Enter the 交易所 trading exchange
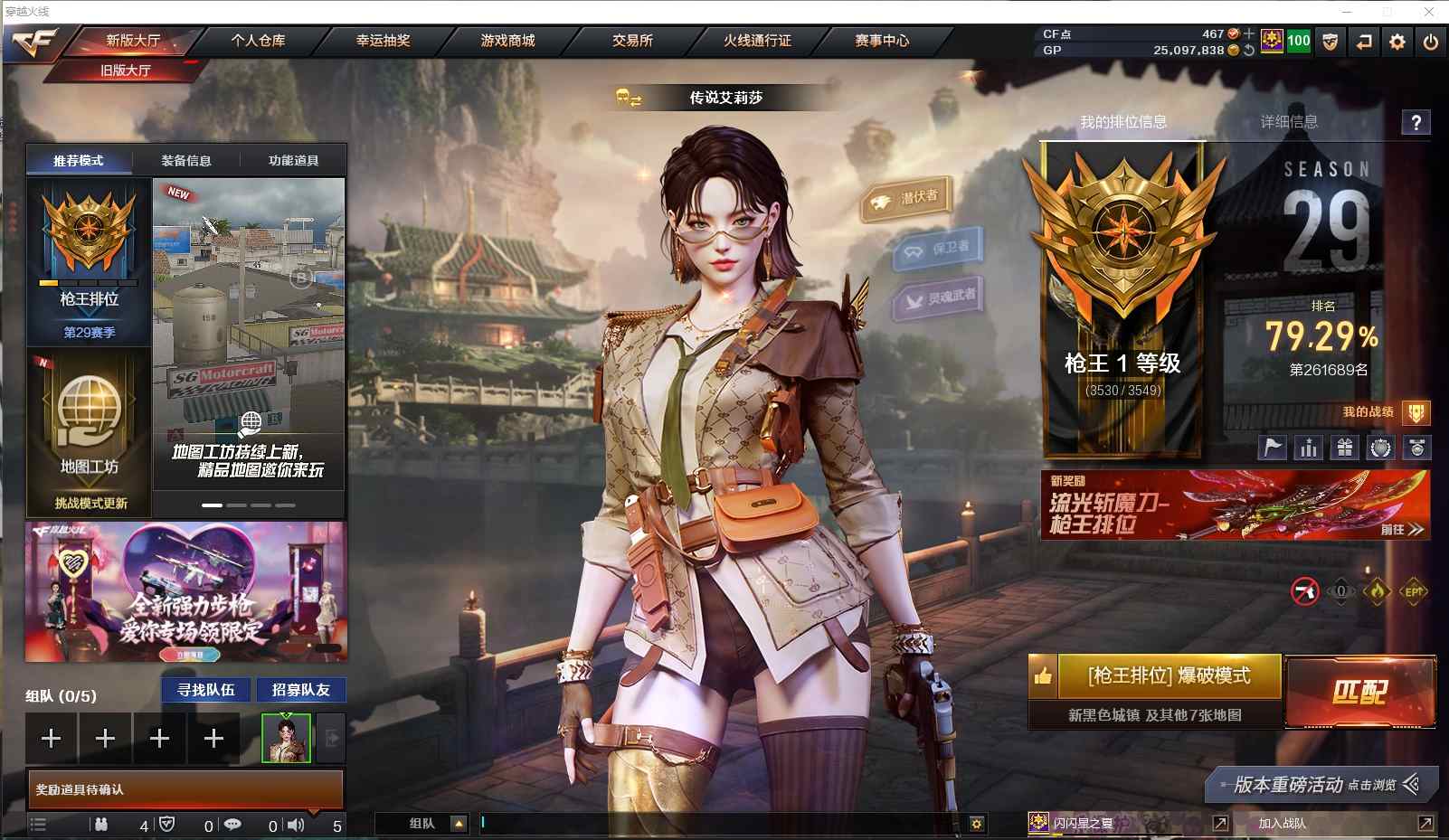 pos(632,41)
